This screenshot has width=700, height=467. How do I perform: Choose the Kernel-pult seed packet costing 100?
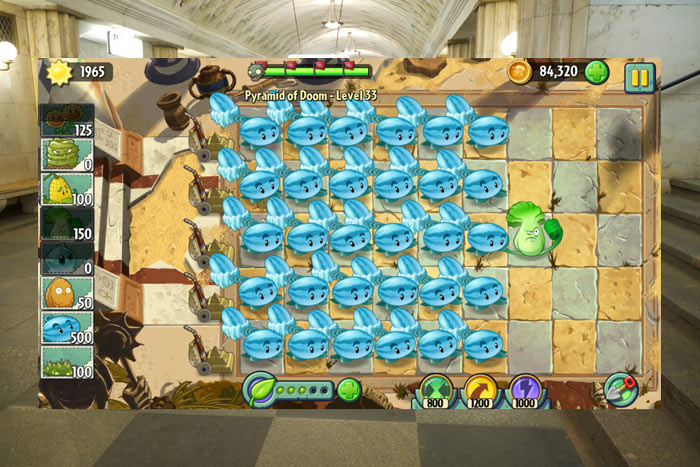point(67,190)
